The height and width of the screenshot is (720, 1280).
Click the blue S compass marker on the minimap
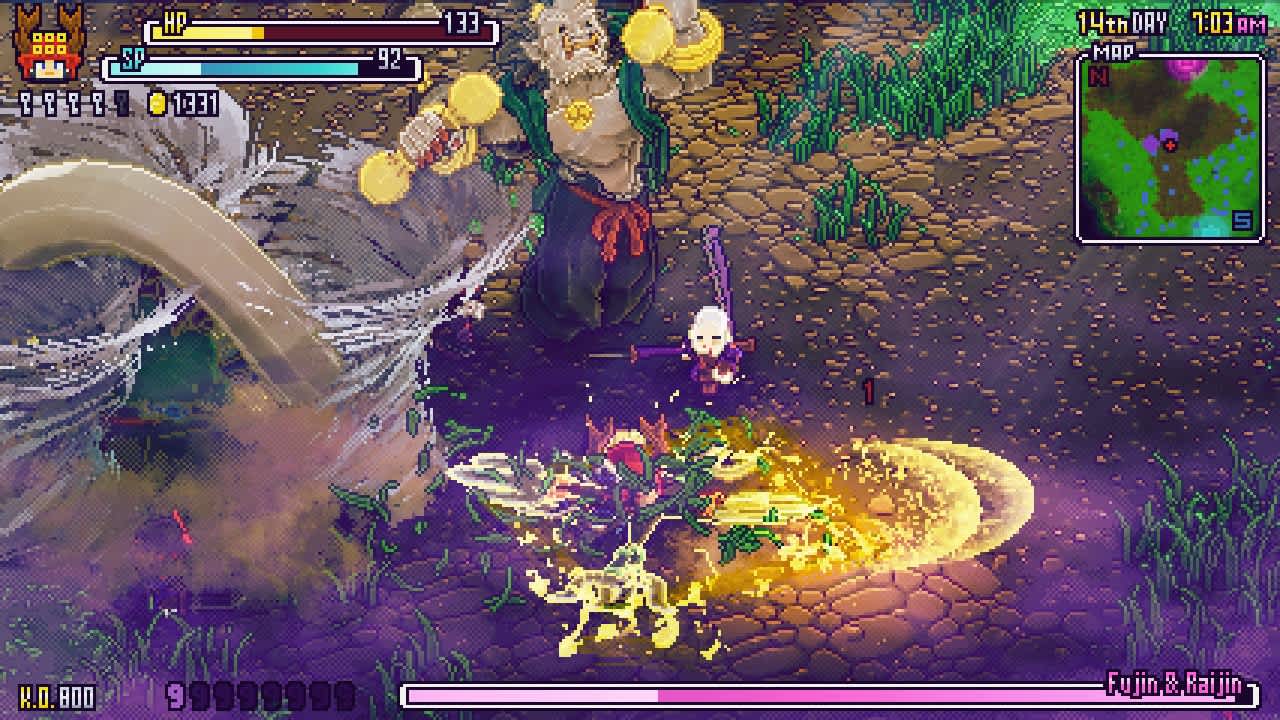(x=1242, y=221)
